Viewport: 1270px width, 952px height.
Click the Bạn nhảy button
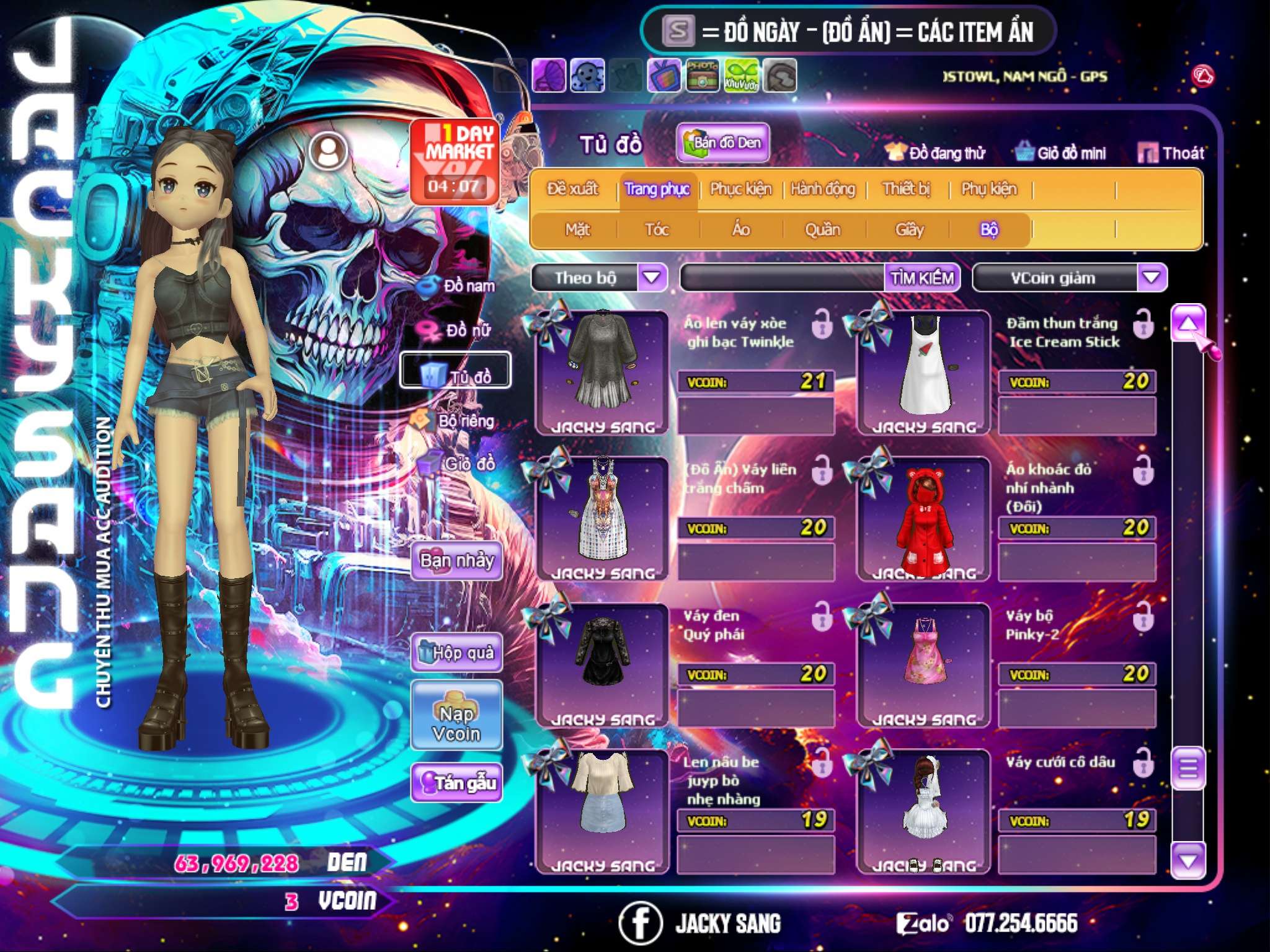point(456,561)
